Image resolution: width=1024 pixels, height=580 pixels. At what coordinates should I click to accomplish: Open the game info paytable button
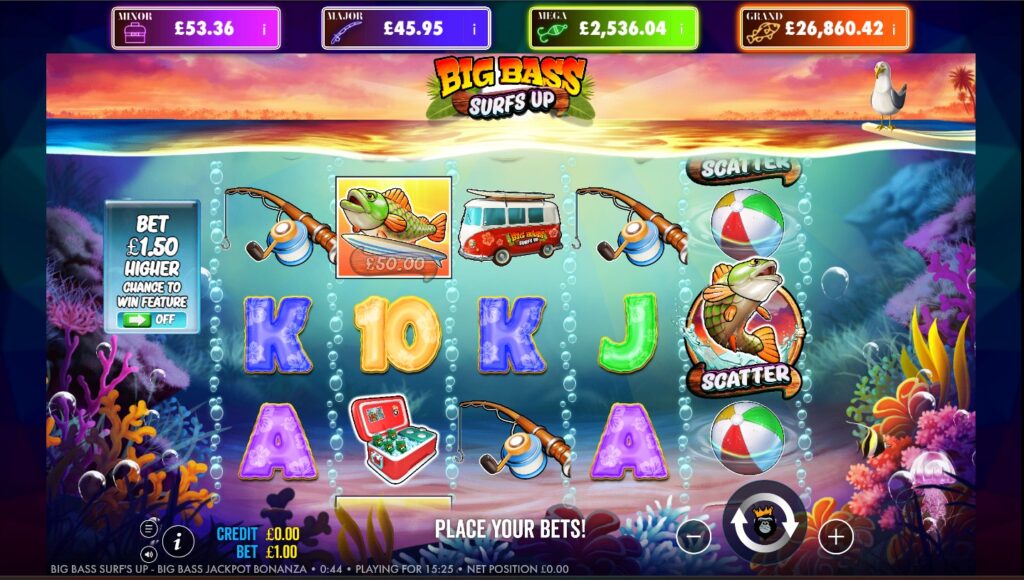click(178, 542)
